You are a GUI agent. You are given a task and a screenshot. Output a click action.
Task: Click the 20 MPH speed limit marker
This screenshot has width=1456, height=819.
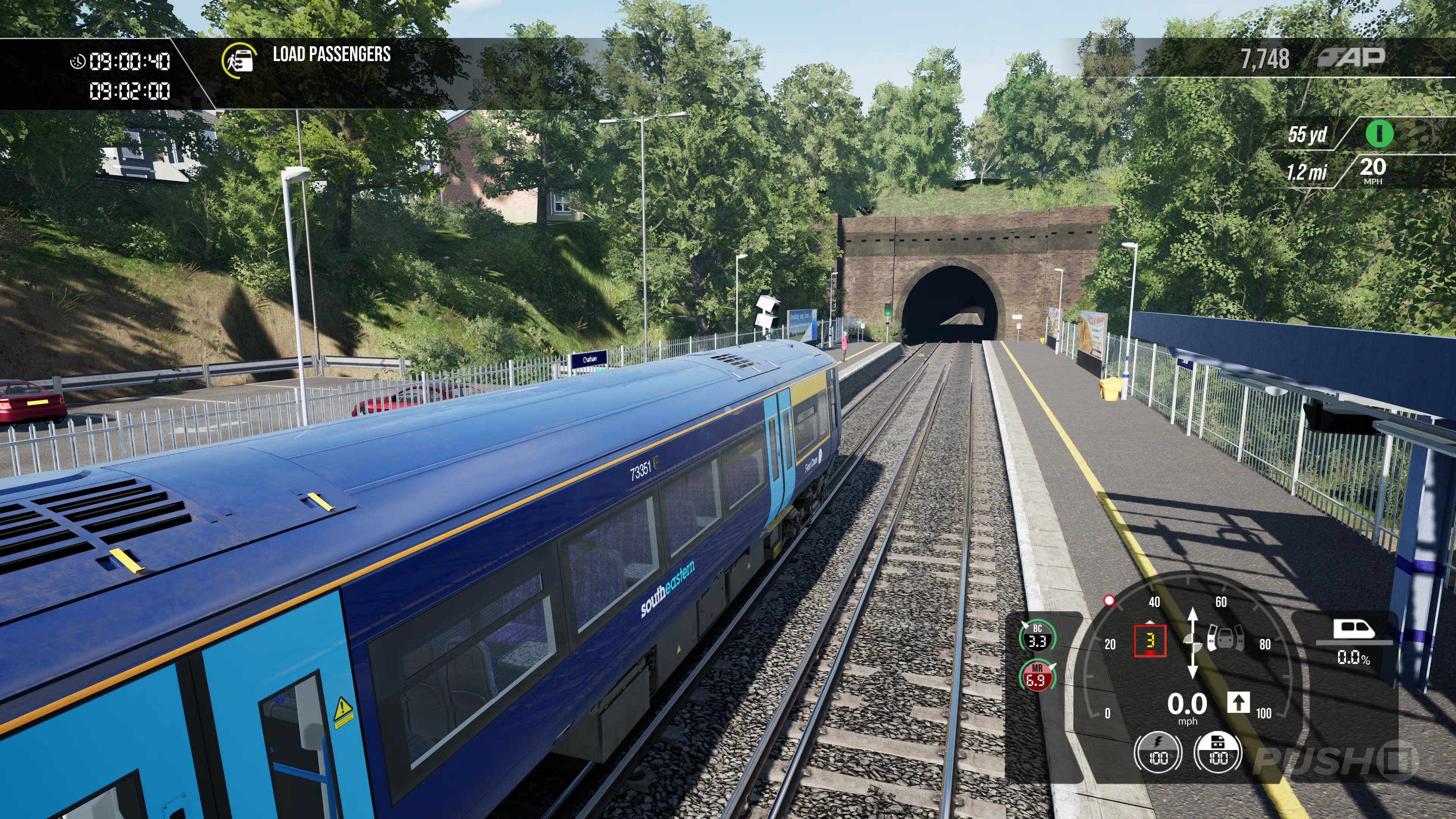click(x=1372, y=170)
